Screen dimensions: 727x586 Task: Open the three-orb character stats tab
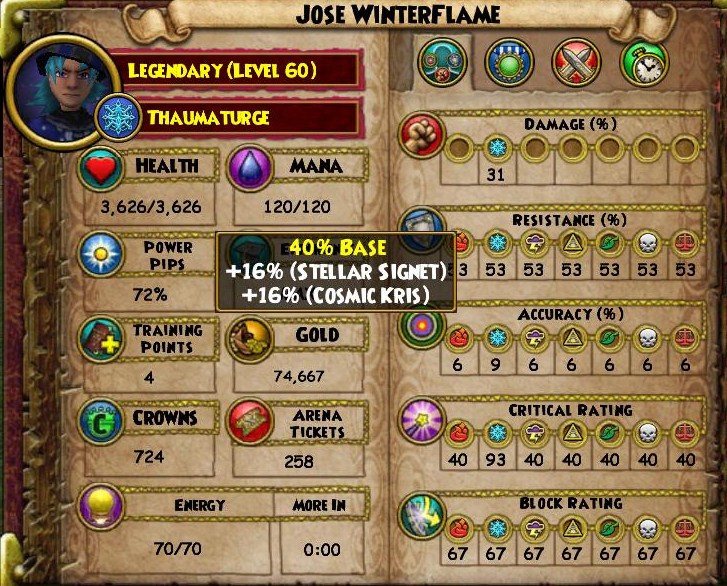coord(442,62)
